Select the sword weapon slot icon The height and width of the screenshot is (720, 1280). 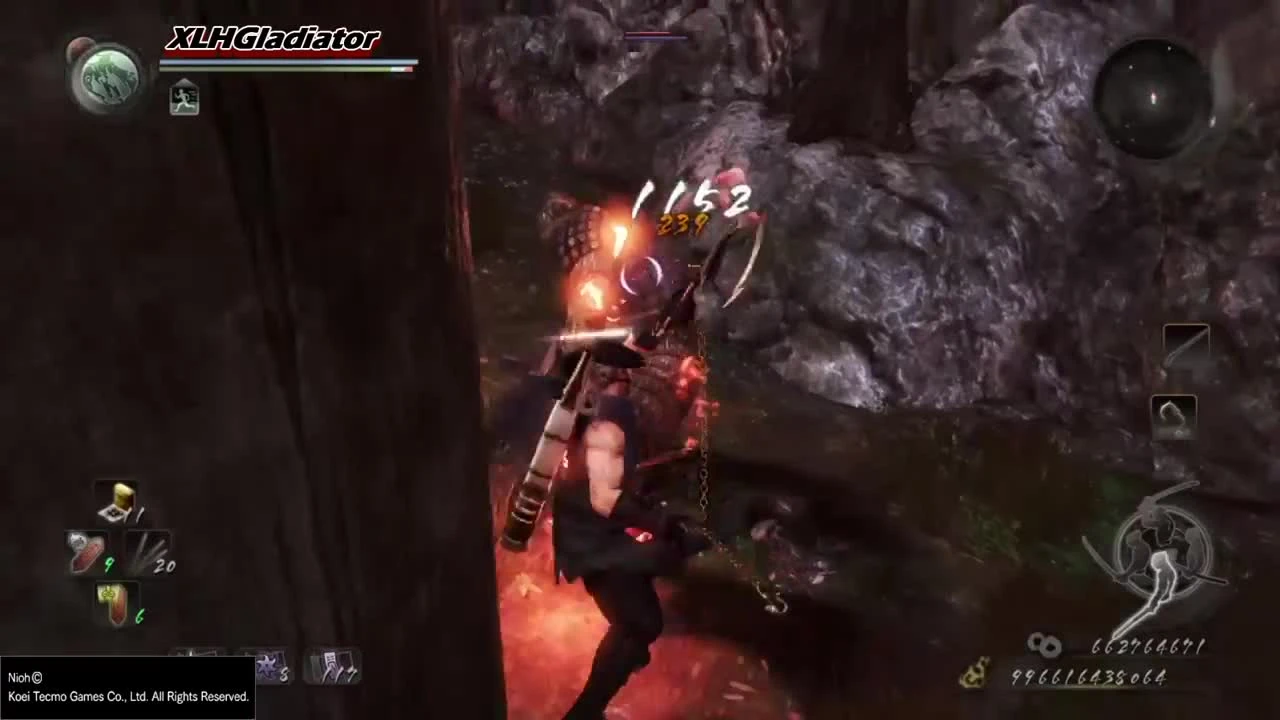[1186, 345]
